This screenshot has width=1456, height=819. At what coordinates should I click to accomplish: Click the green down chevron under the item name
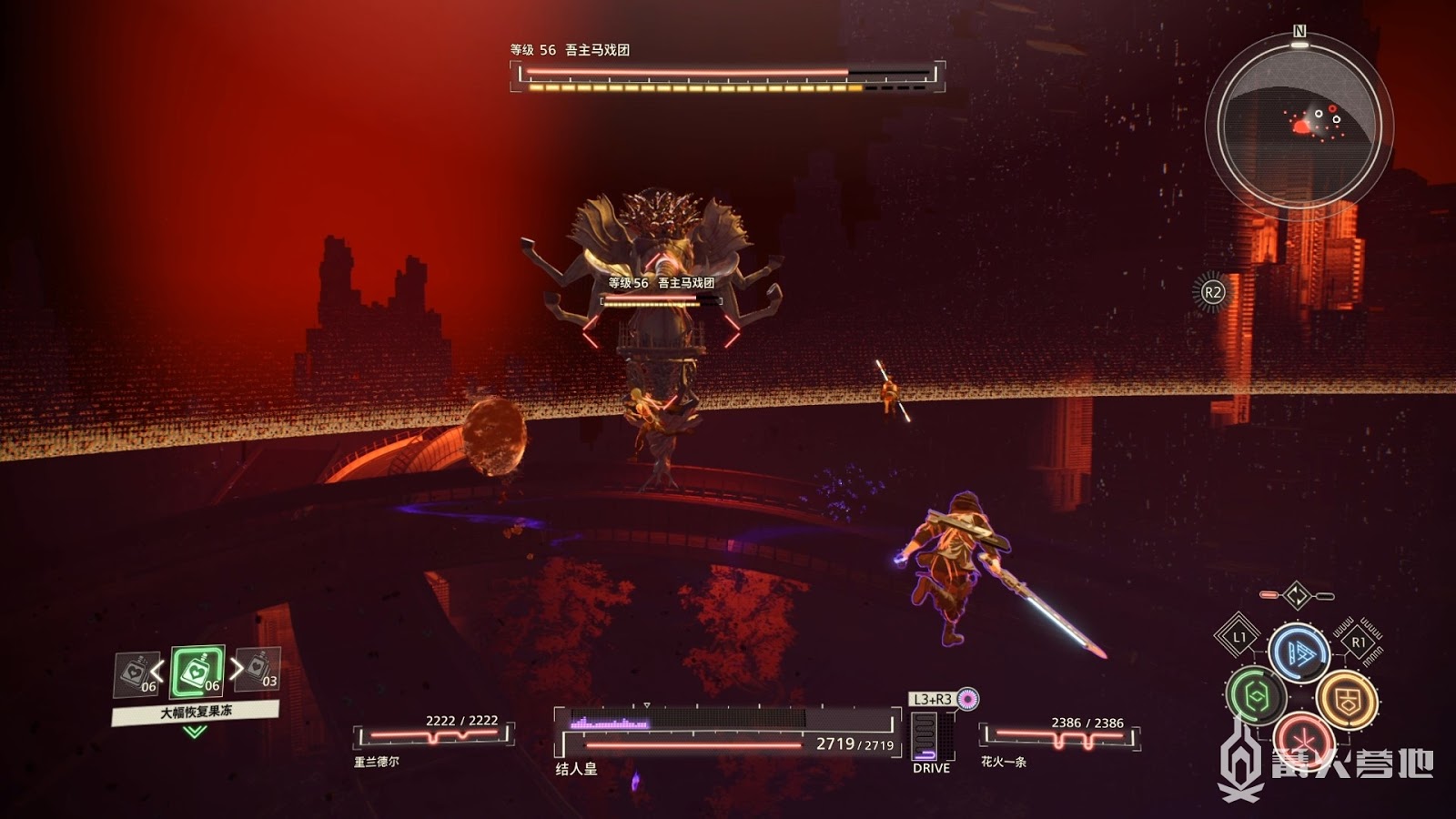tap(195, 731)
